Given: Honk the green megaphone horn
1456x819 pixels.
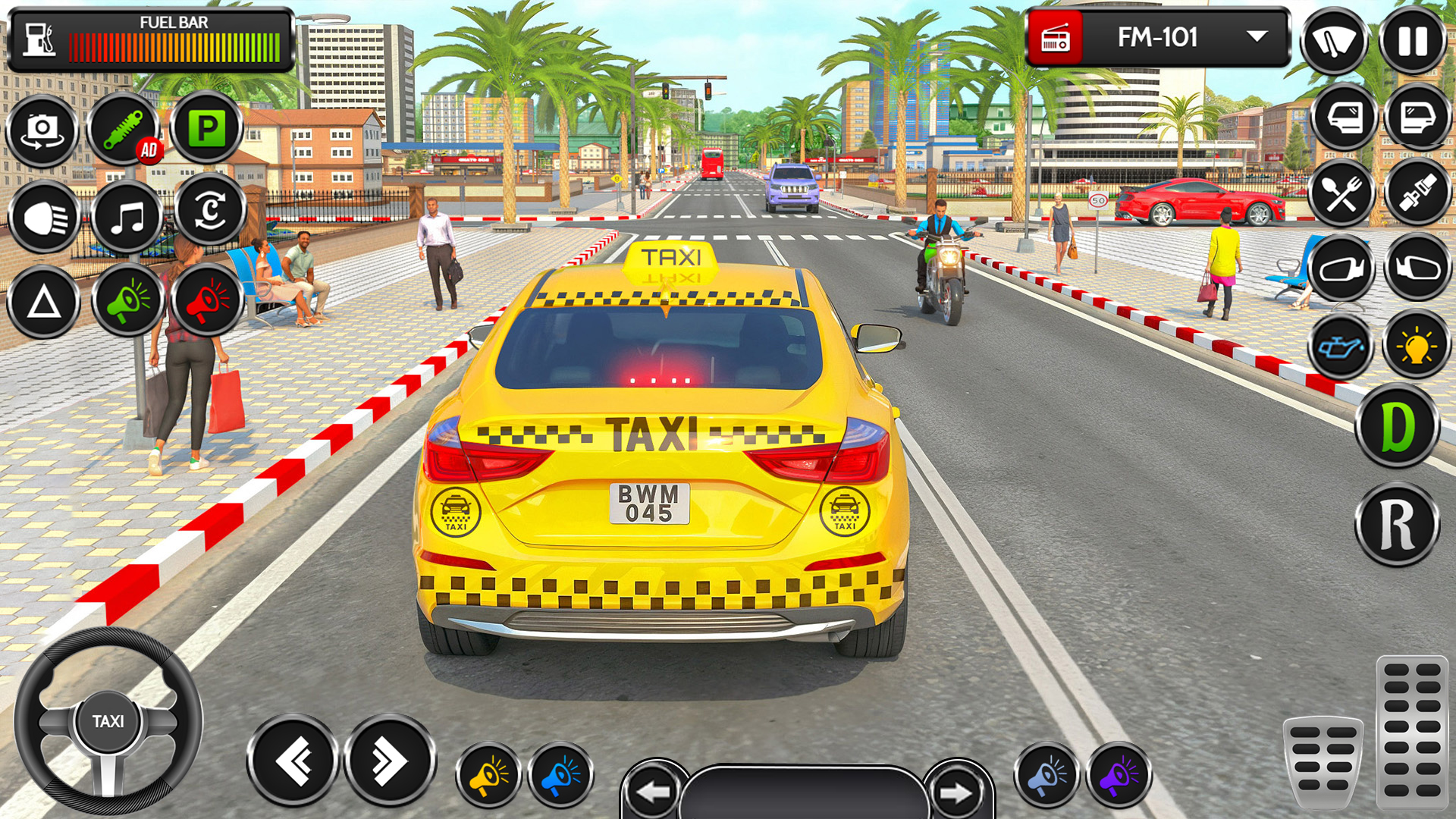Looking at the screenshot, I should pyautogui.click(x=127, y=302).
